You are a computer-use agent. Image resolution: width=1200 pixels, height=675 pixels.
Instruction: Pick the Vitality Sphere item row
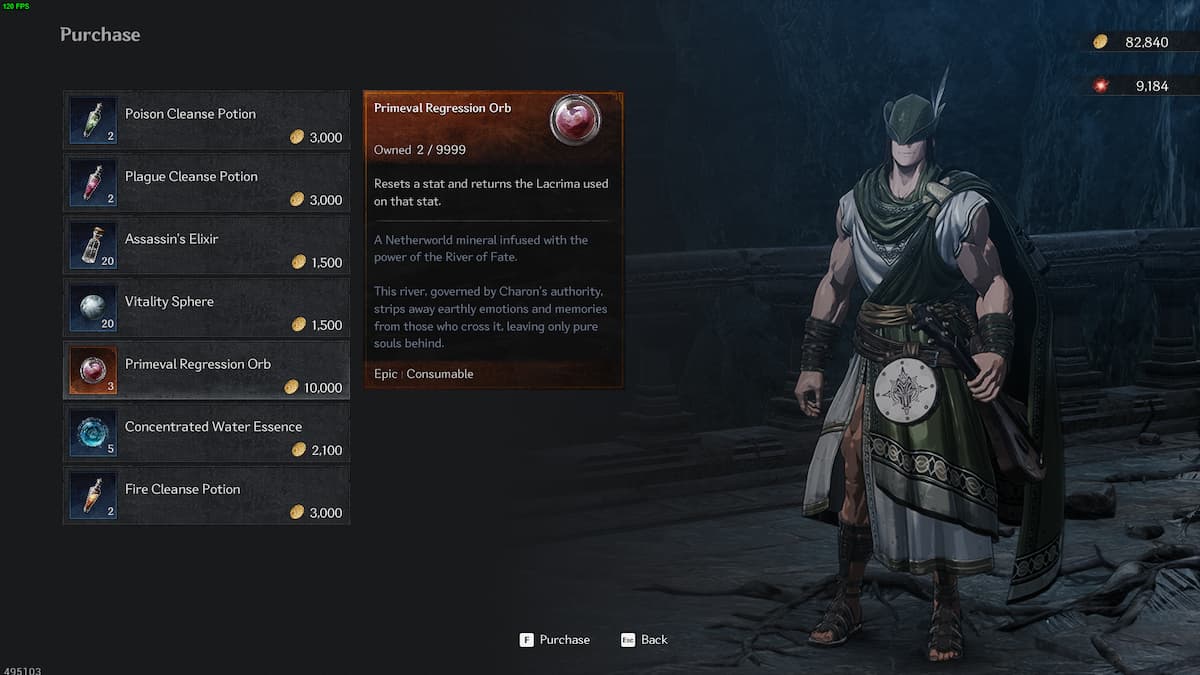point(207,308)
